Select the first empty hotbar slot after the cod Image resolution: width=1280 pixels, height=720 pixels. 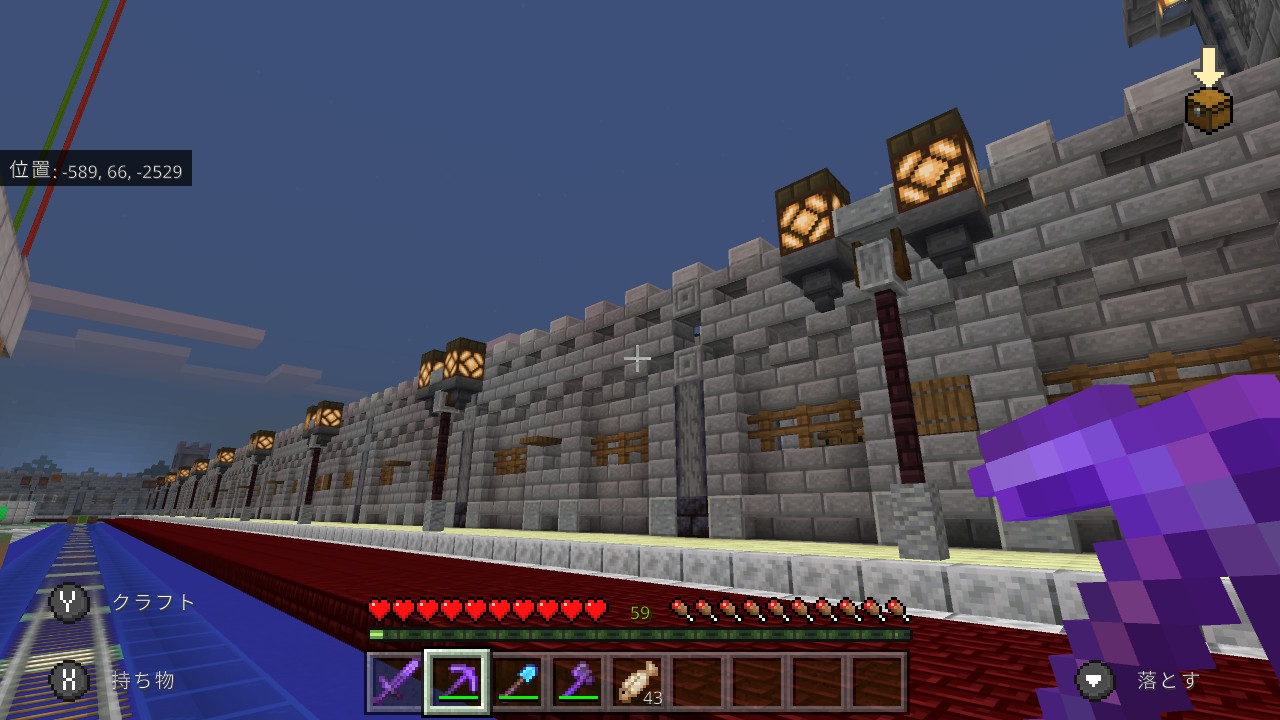tap(698, 681)
